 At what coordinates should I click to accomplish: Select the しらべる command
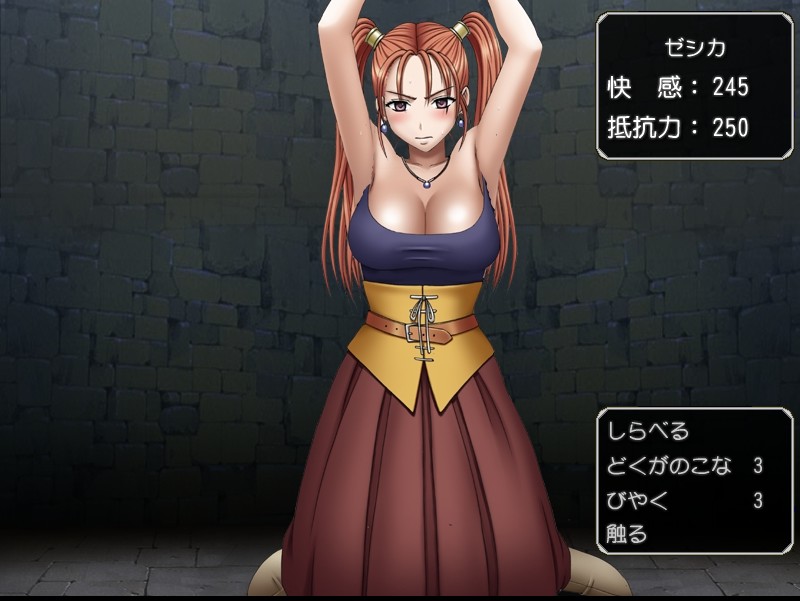coord(648,432)
